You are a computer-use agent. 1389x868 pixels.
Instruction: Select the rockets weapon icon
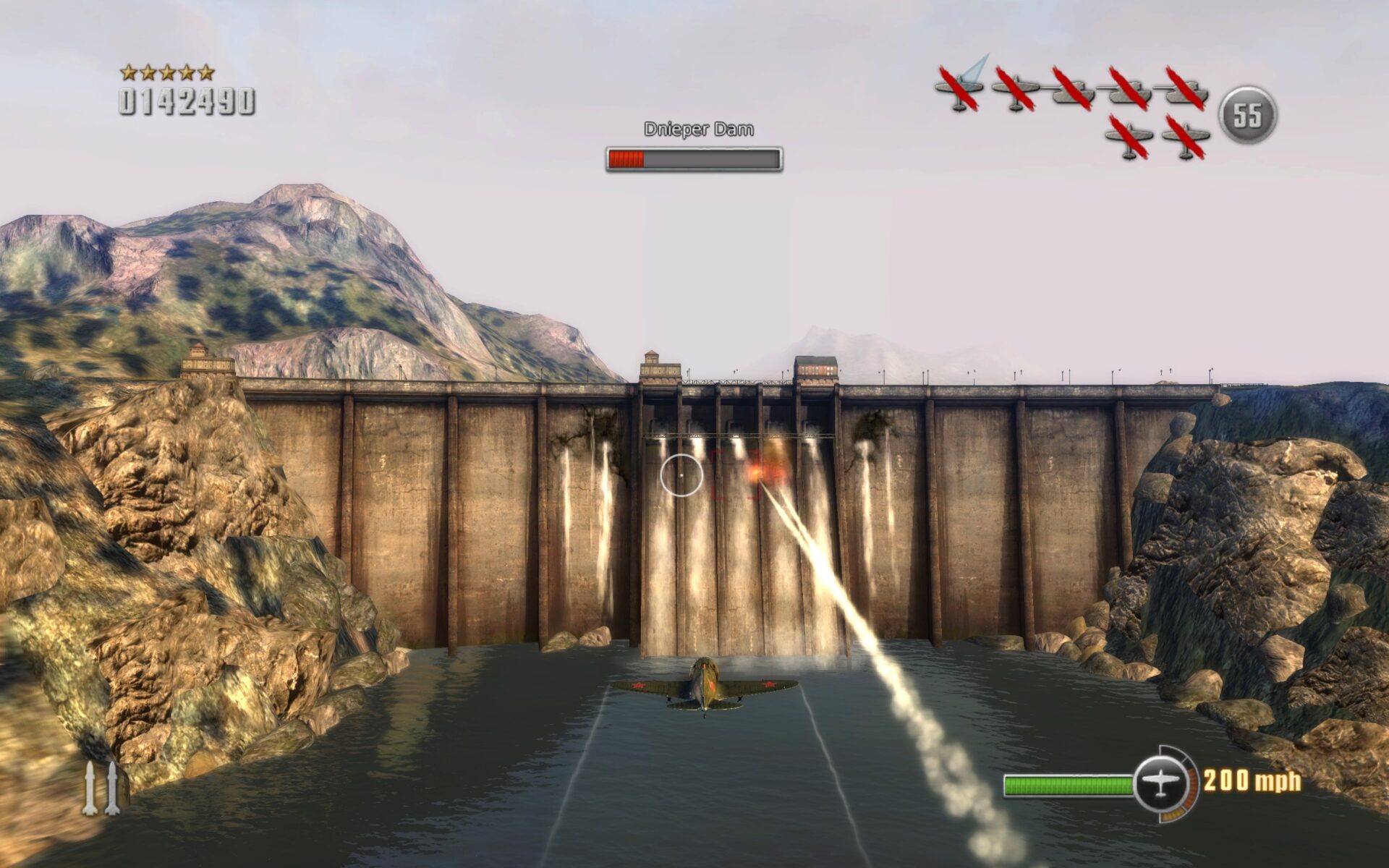coord(101,788)
